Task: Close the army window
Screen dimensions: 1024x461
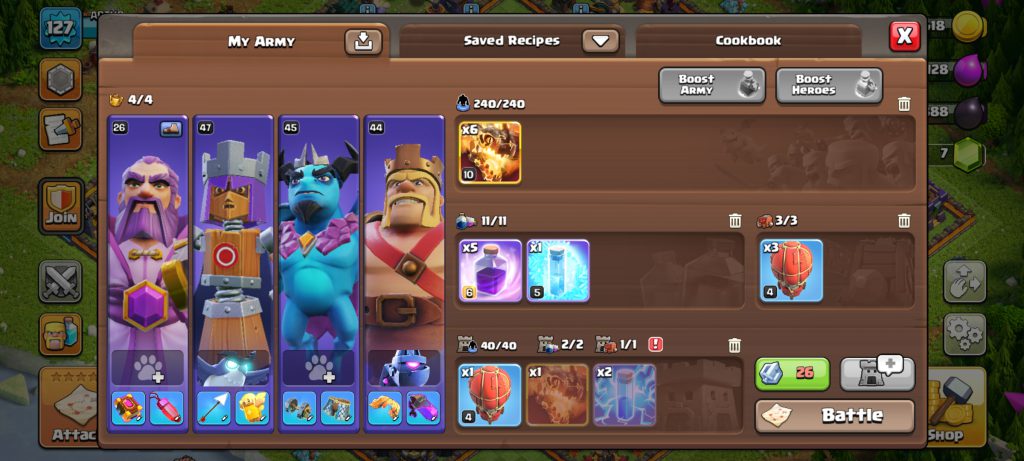Action: click(x=904, y=37)
